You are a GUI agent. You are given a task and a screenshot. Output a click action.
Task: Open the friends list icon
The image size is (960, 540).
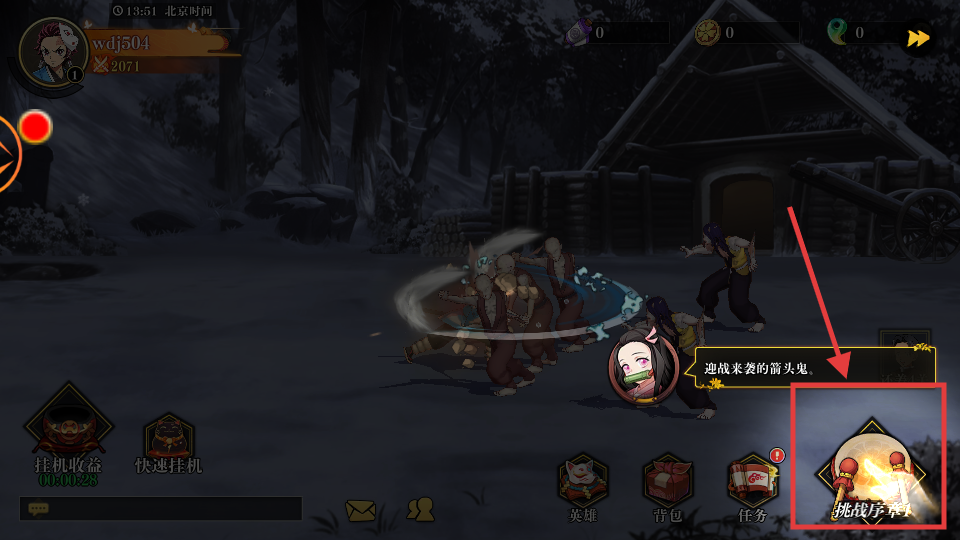point(421,509)
